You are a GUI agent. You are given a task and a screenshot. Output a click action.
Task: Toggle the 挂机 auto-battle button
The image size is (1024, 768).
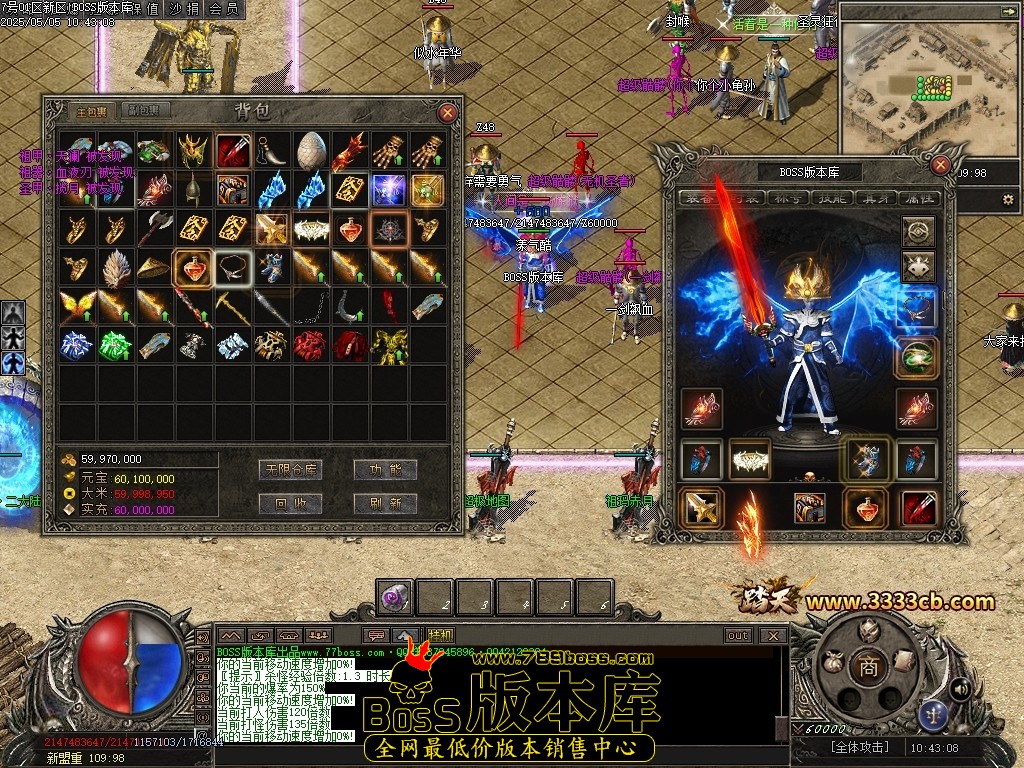440,635
